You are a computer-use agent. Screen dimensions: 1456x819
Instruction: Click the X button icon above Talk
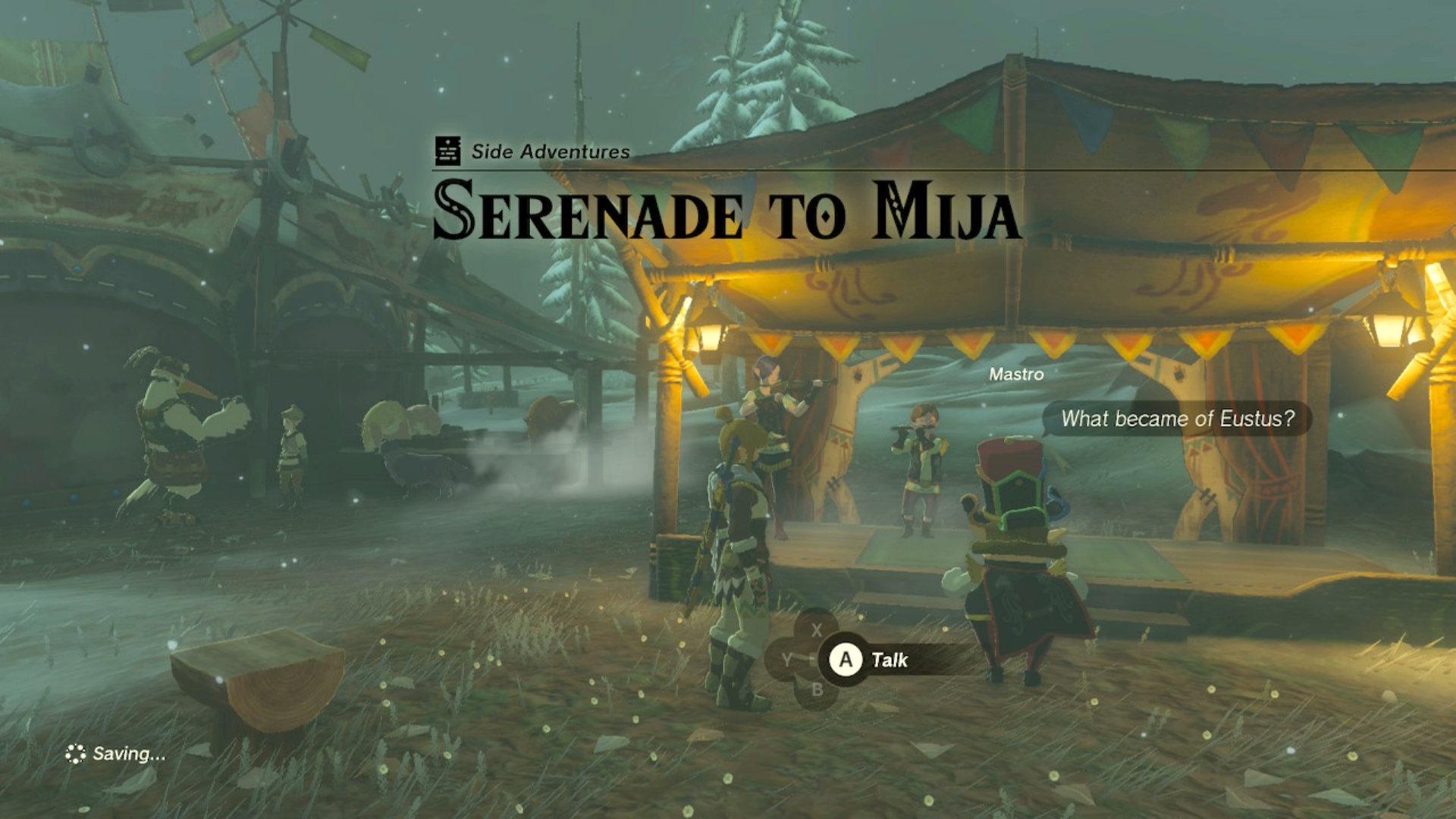[x=817, y=628]
